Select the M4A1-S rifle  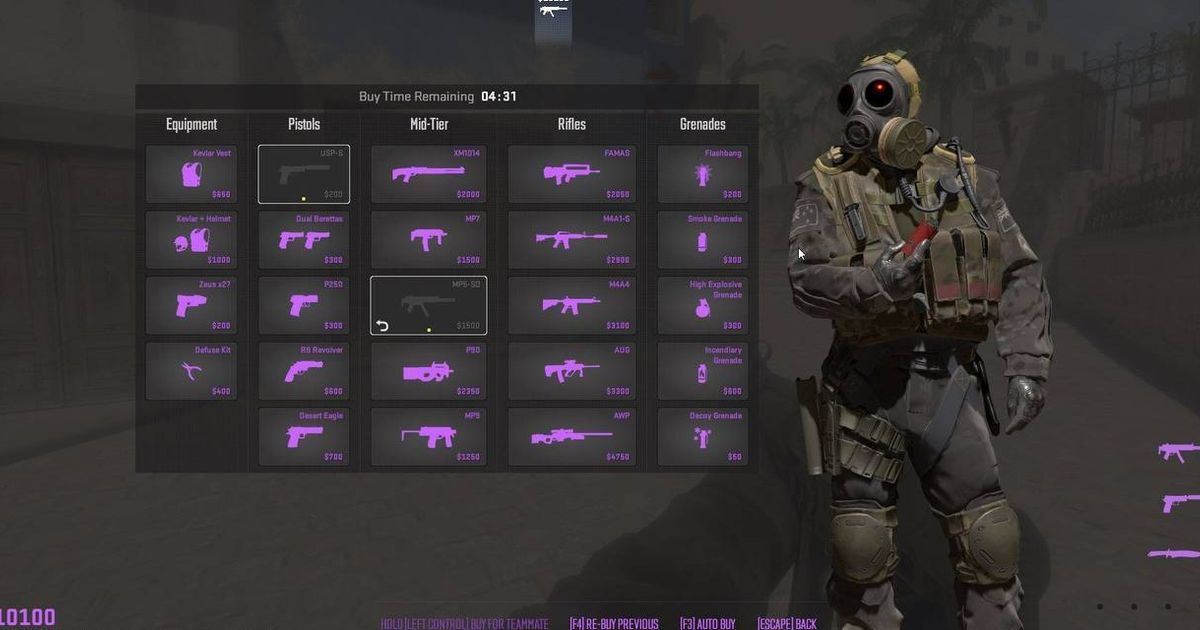pos(571,240)
